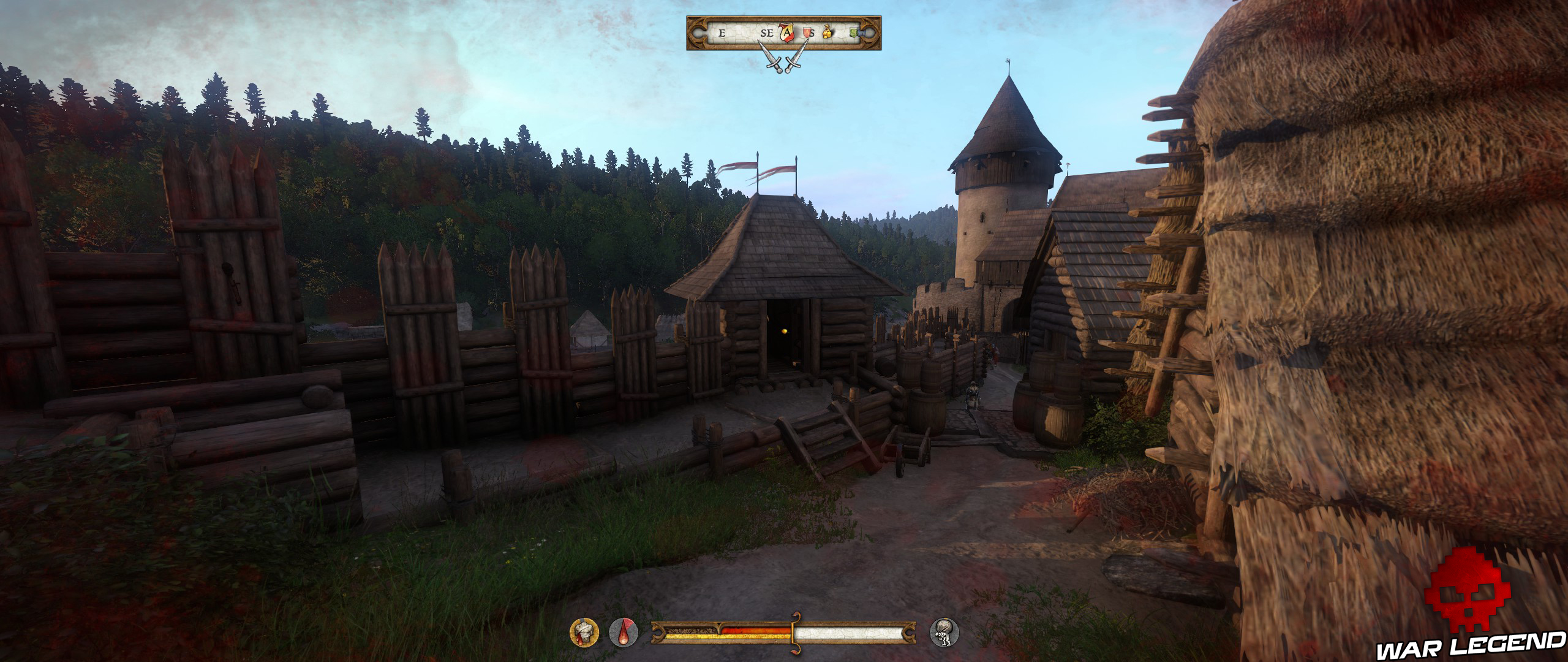View the overloaded carrier status icon
This screenshot has height=662, width=1568.
(x=944, y=631)
